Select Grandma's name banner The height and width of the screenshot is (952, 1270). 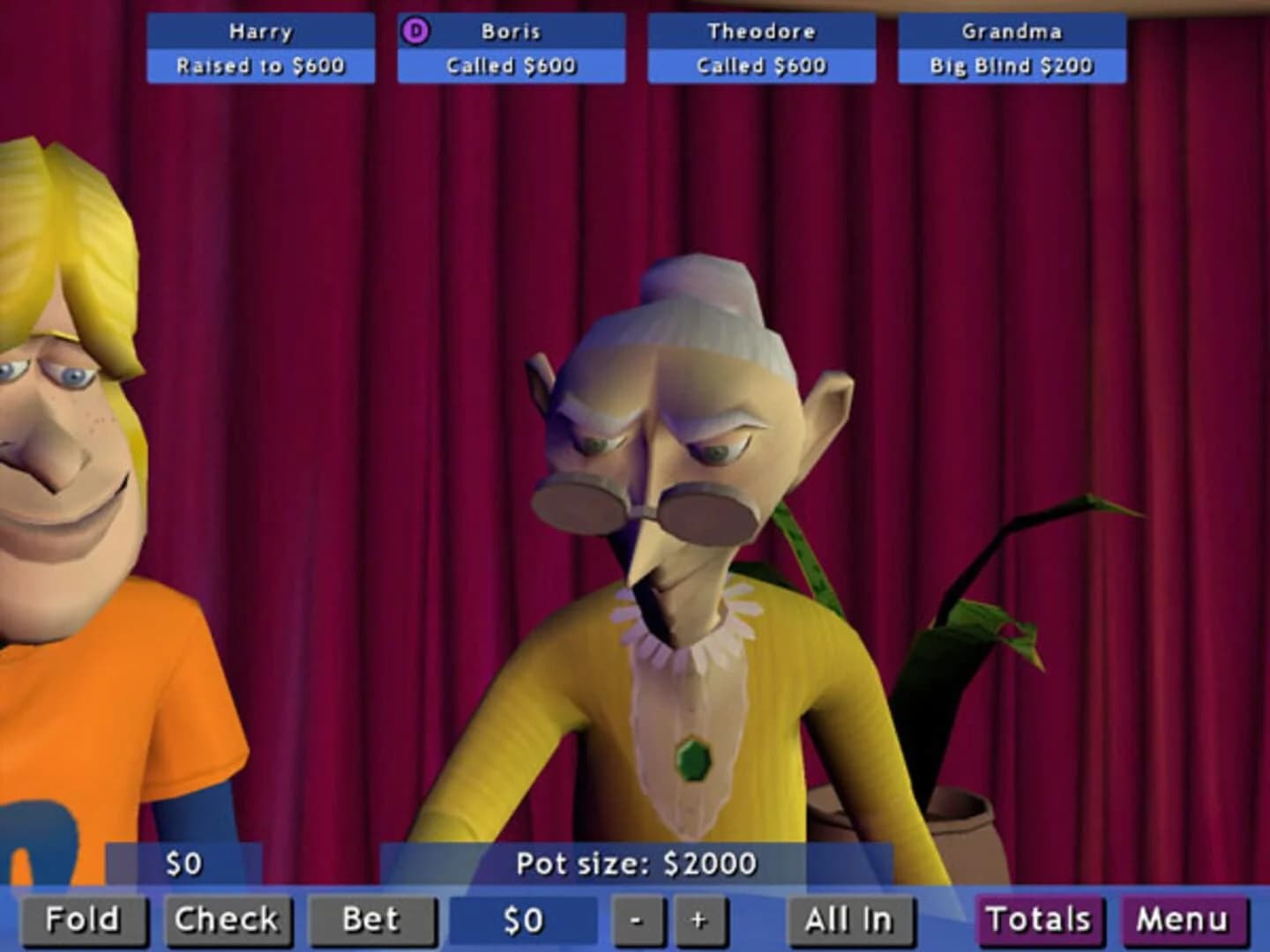1011,32
